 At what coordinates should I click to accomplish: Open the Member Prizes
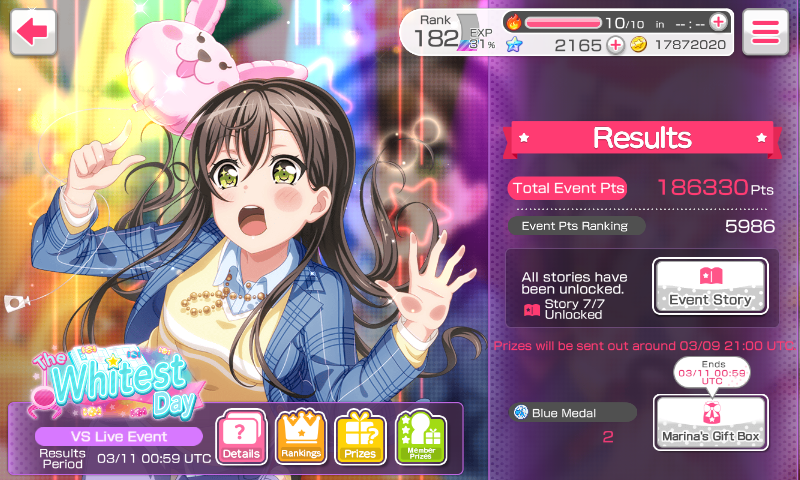(420, 437)
